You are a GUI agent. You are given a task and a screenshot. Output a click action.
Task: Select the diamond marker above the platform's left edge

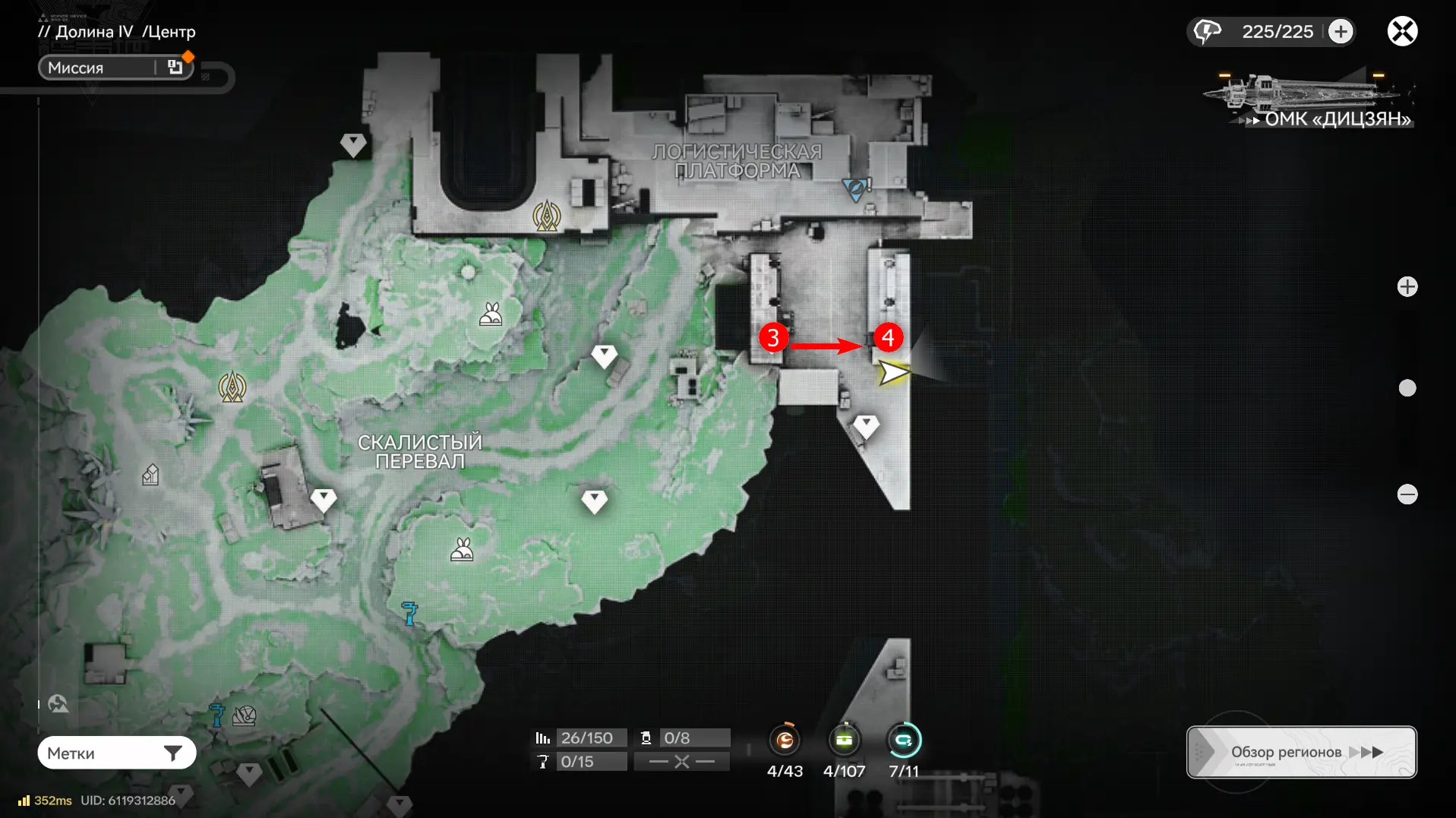click(352, 144)
